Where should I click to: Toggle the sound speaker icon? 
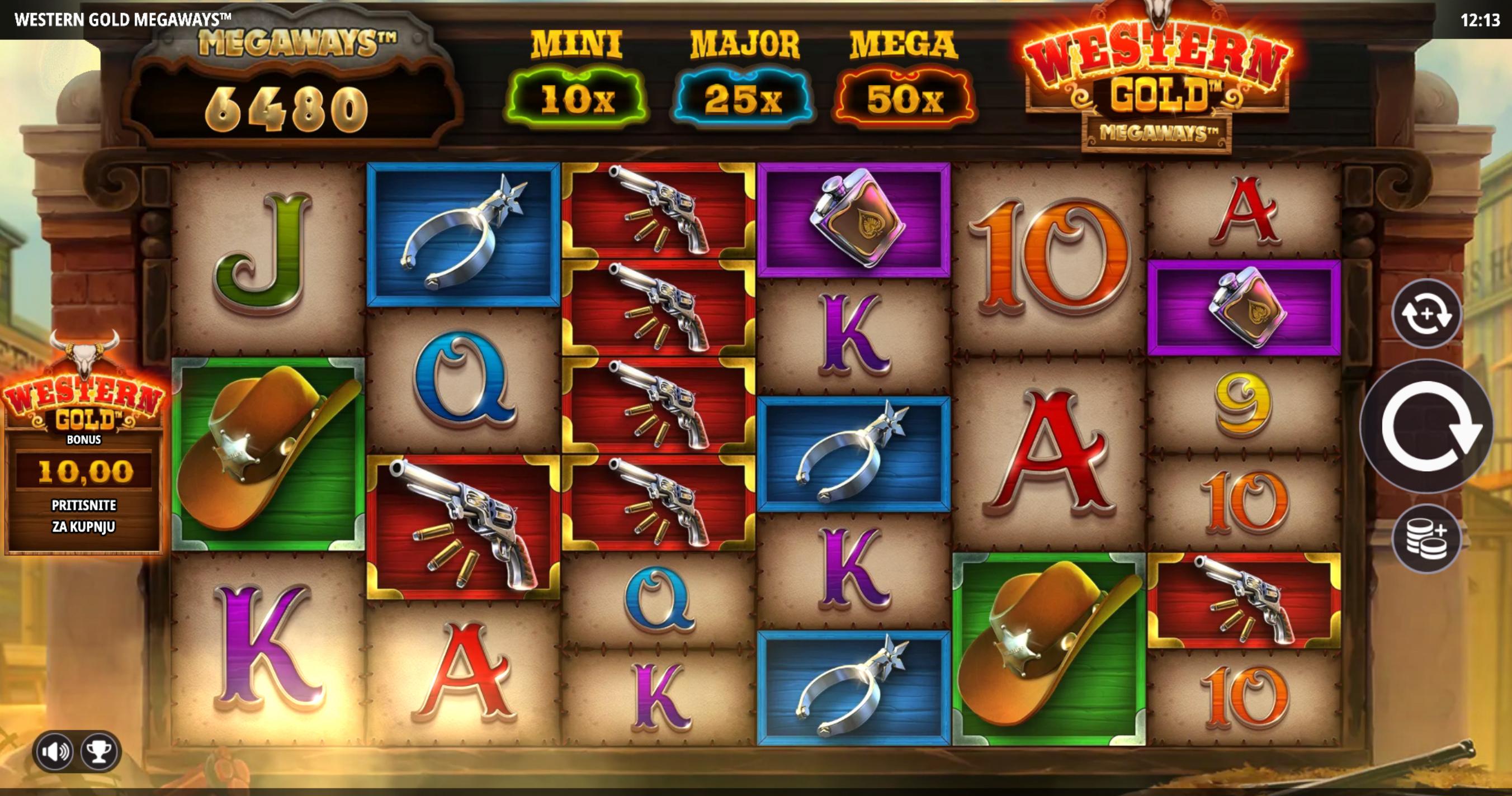pyautogui.click(x=54, y=751)
